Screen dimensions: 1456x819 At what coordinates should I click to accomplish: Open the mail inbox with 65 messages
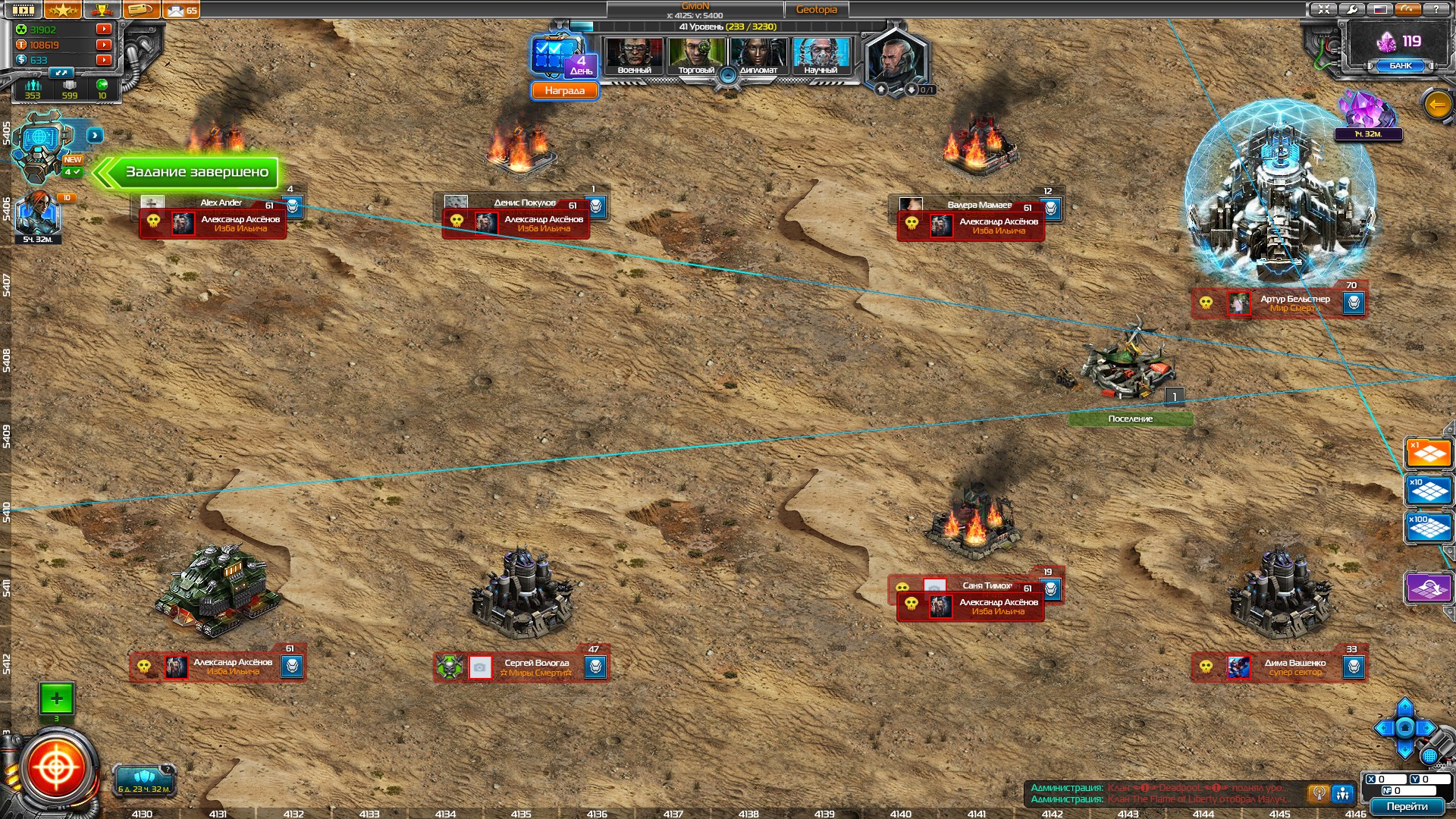tap(181, 10)
